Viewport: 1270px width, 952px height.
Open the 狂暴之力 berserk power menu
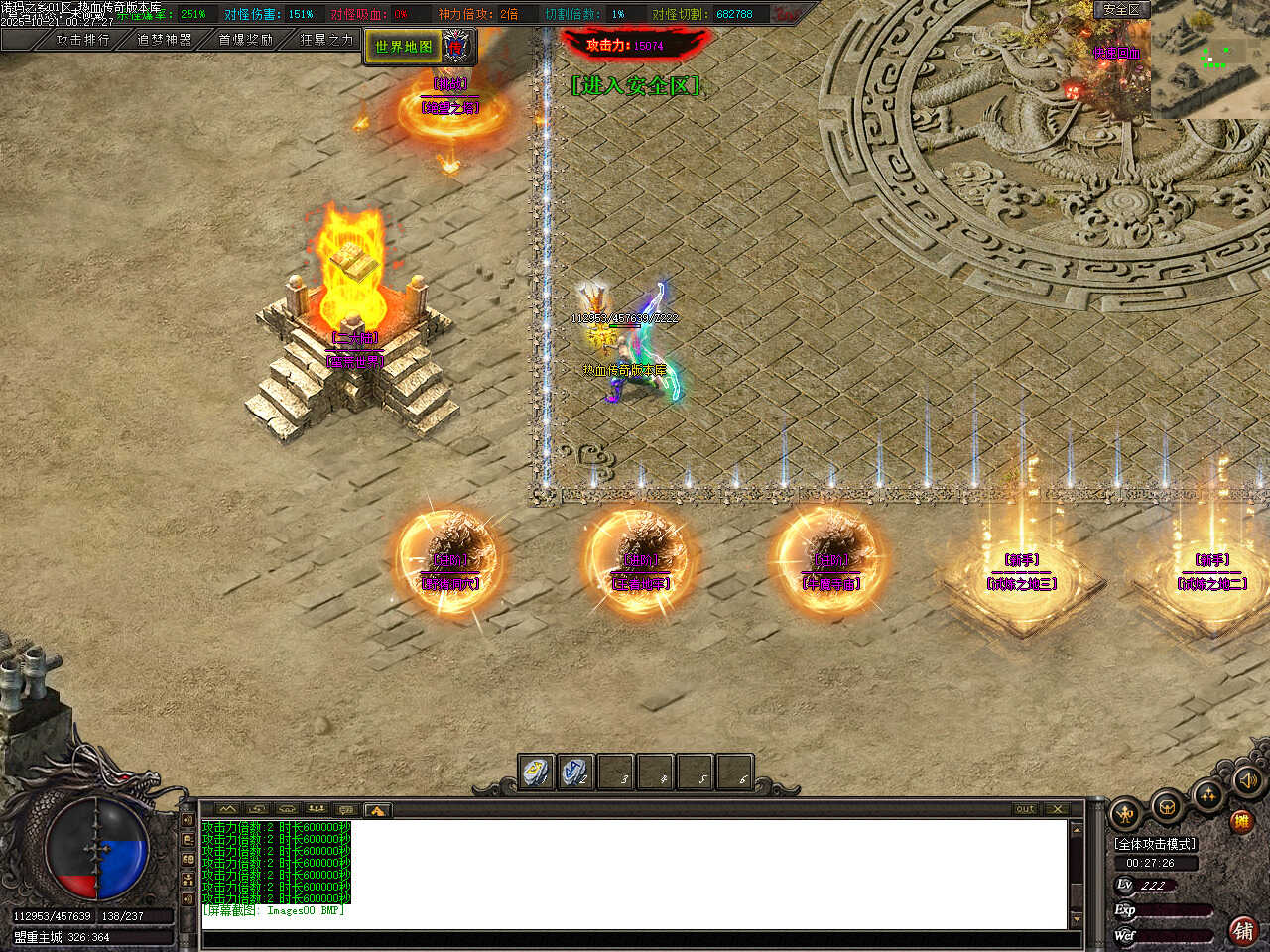326,40
